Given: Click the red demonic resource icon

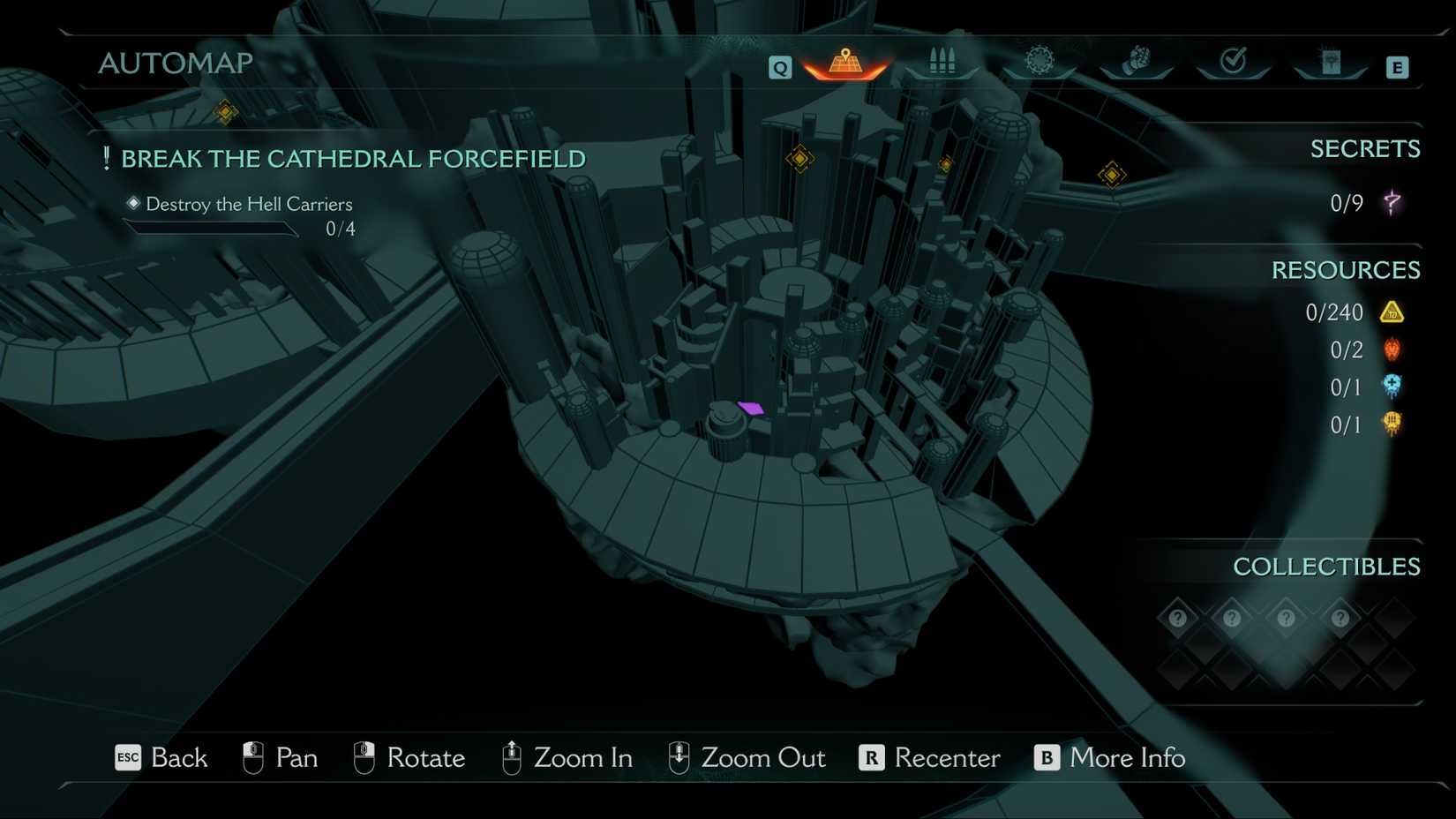Looking at the screenshot, I should 1392,349.
